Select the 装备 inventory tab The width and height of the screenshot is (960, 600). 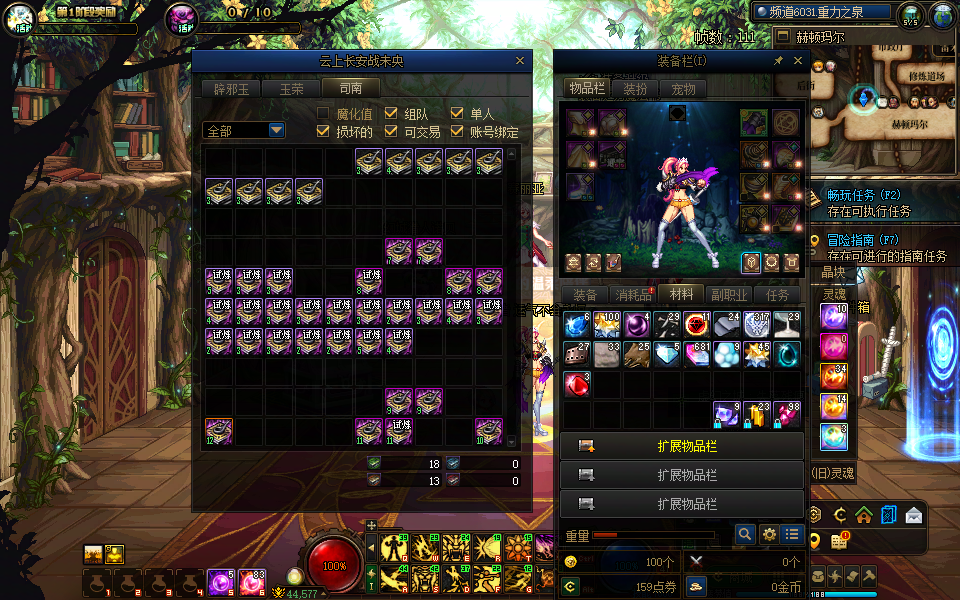585,295
